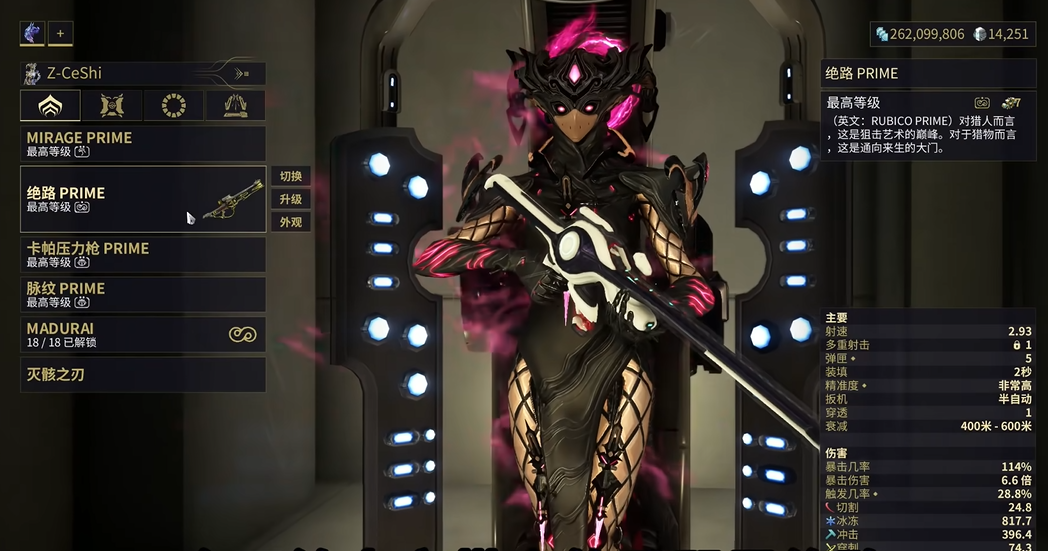Open the 卡帕压力枪 PRIME secondary slot
This screenshot has width=1048, height=551.
pos(143,254)
